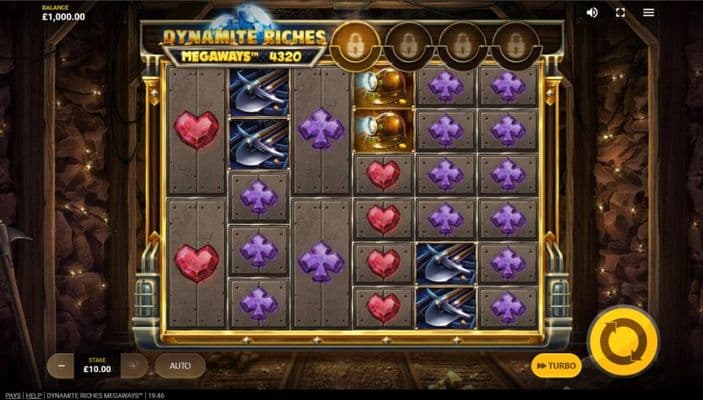Toggle fullscreen mode
This screenshot has height=400, width=703.
tap(620, 12)
